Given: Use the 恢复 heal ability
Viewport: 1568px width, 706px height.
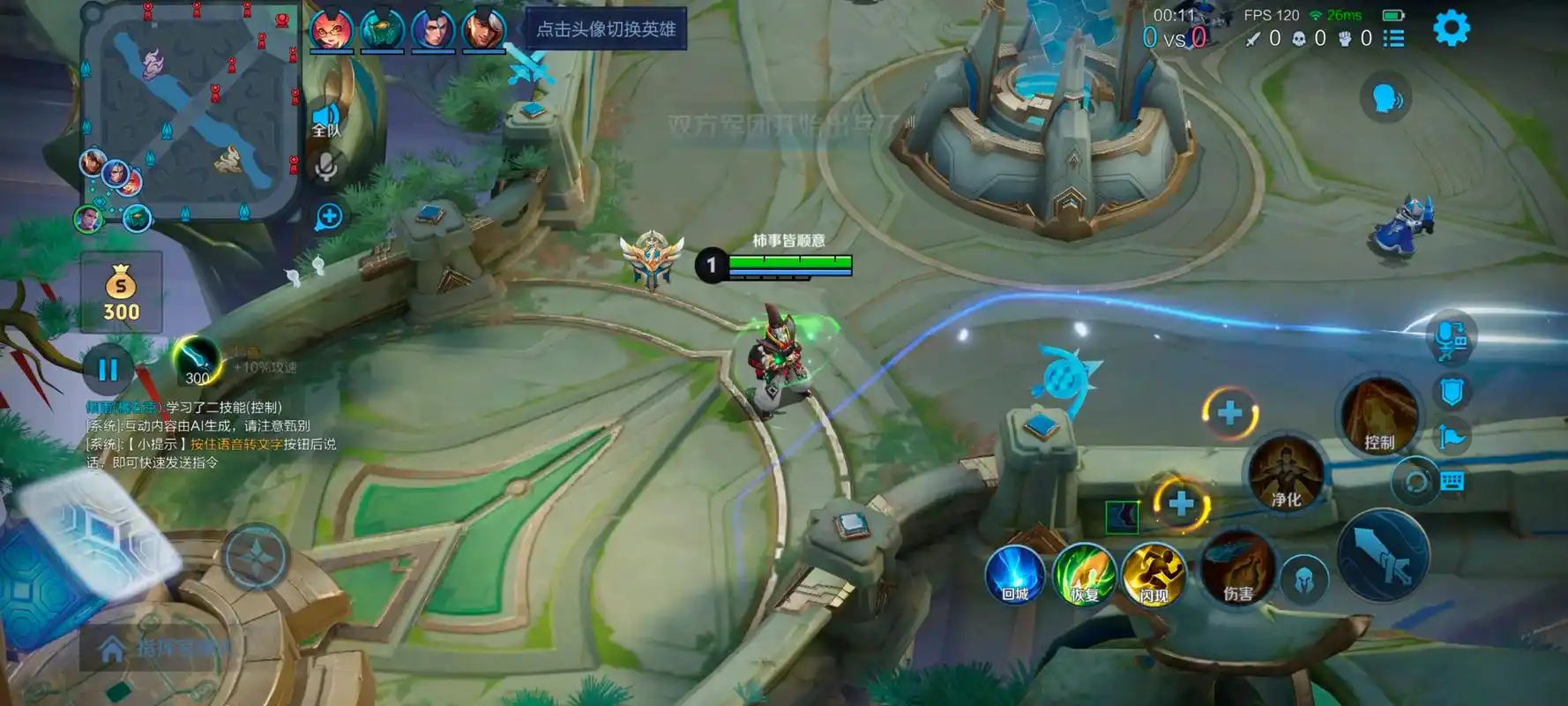Looking at the screenshot, I should tap(1084, 575).
